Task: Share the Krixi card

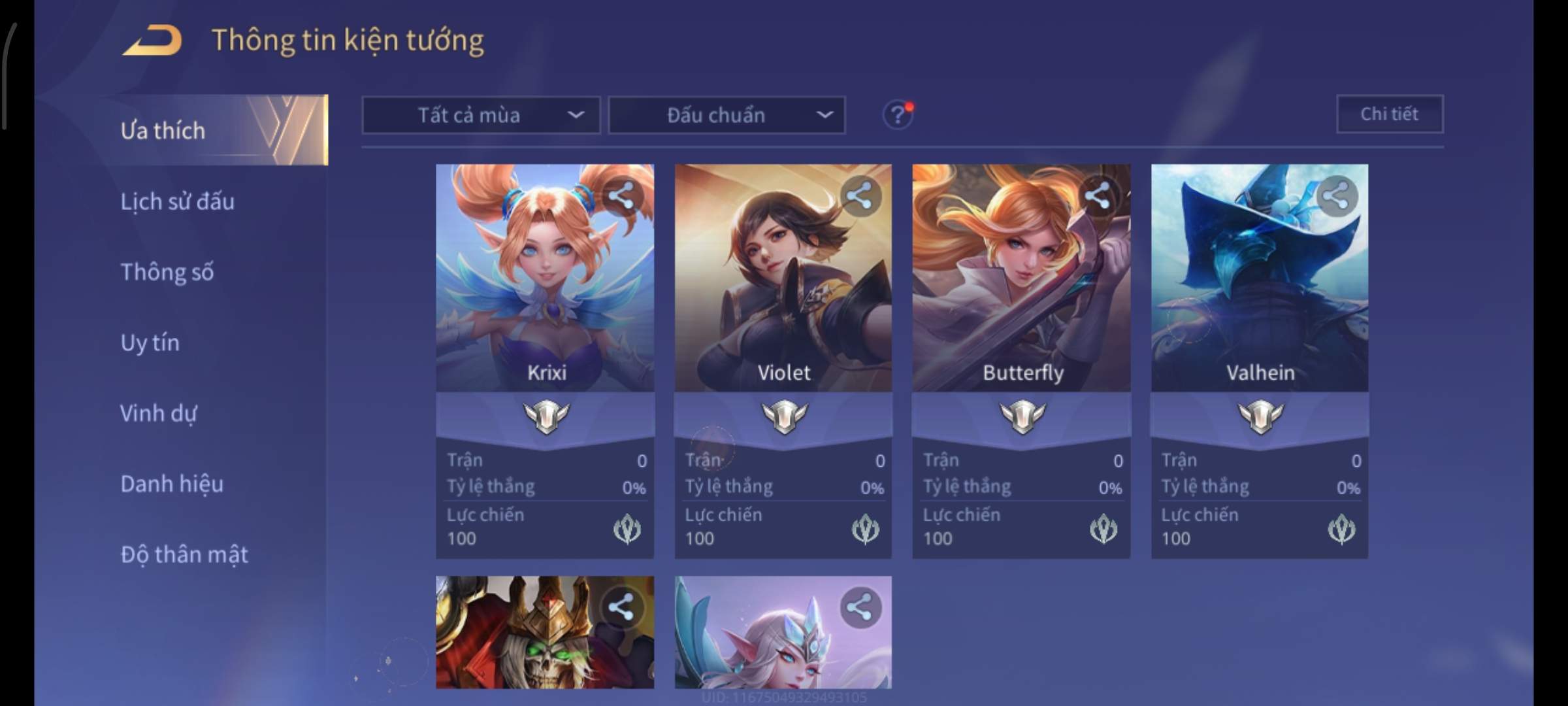Action: click(621, 195)
